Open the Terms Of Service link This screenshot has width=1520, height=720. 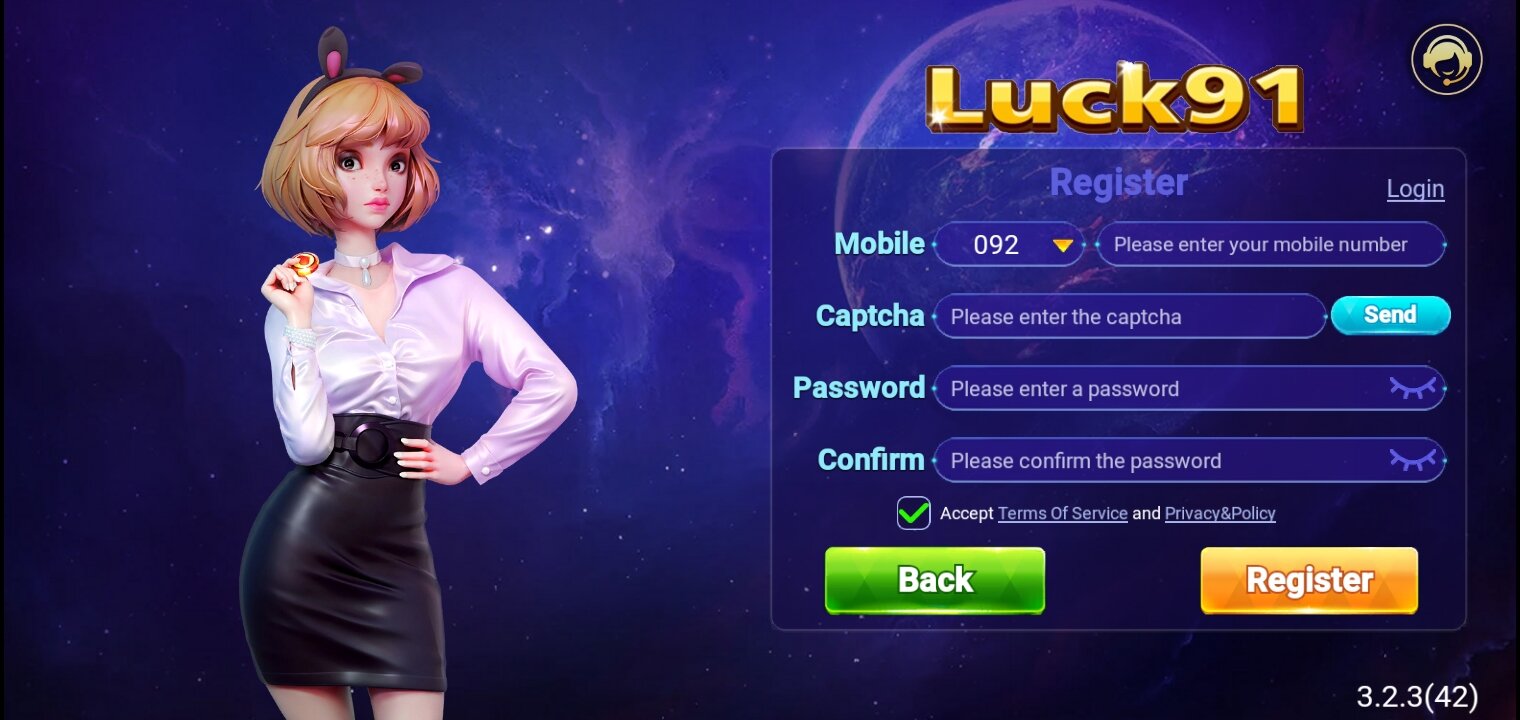tap(1063, 512)
